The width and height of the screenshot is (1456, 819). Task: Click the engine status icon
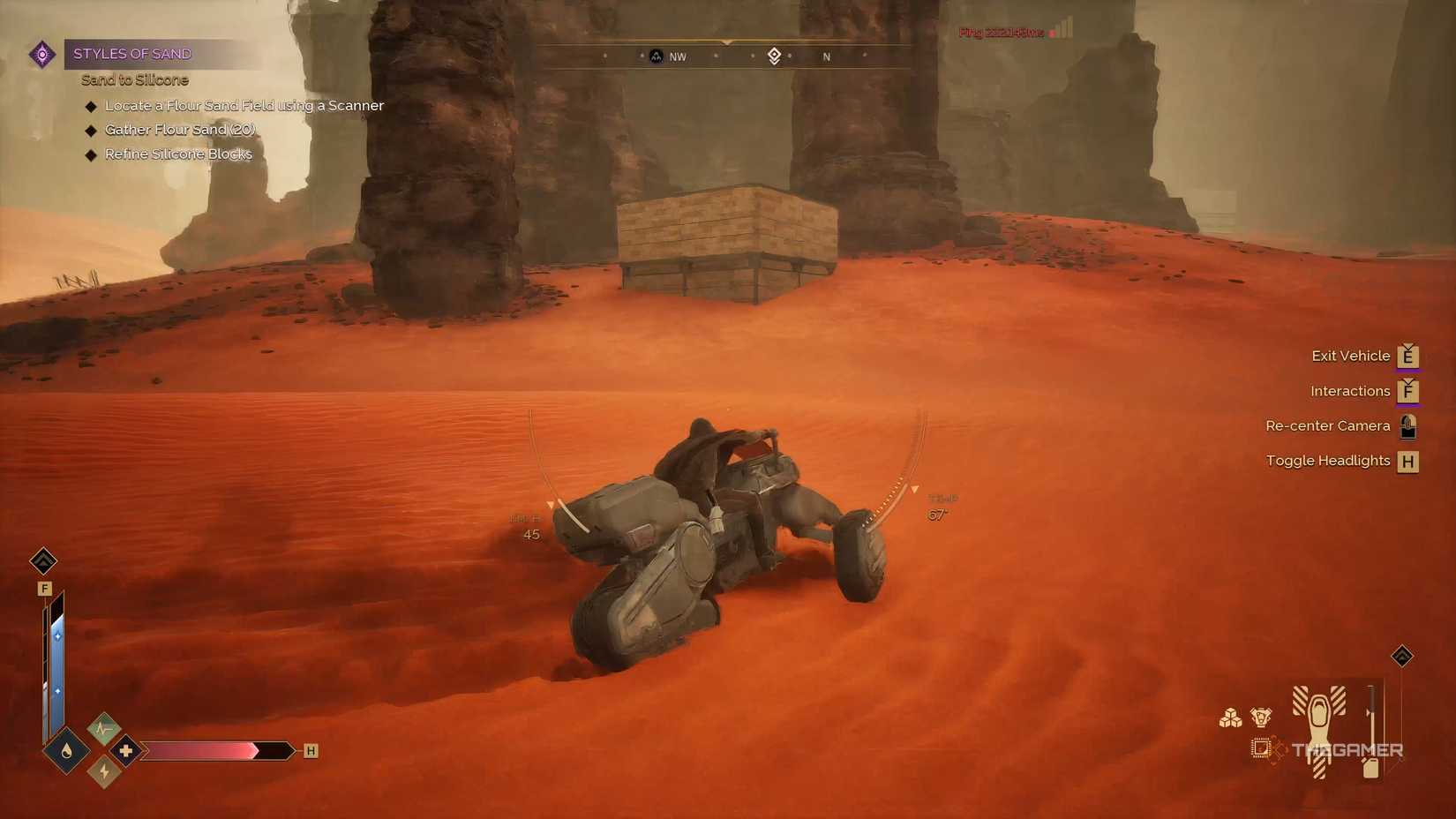coord(1260,718)
